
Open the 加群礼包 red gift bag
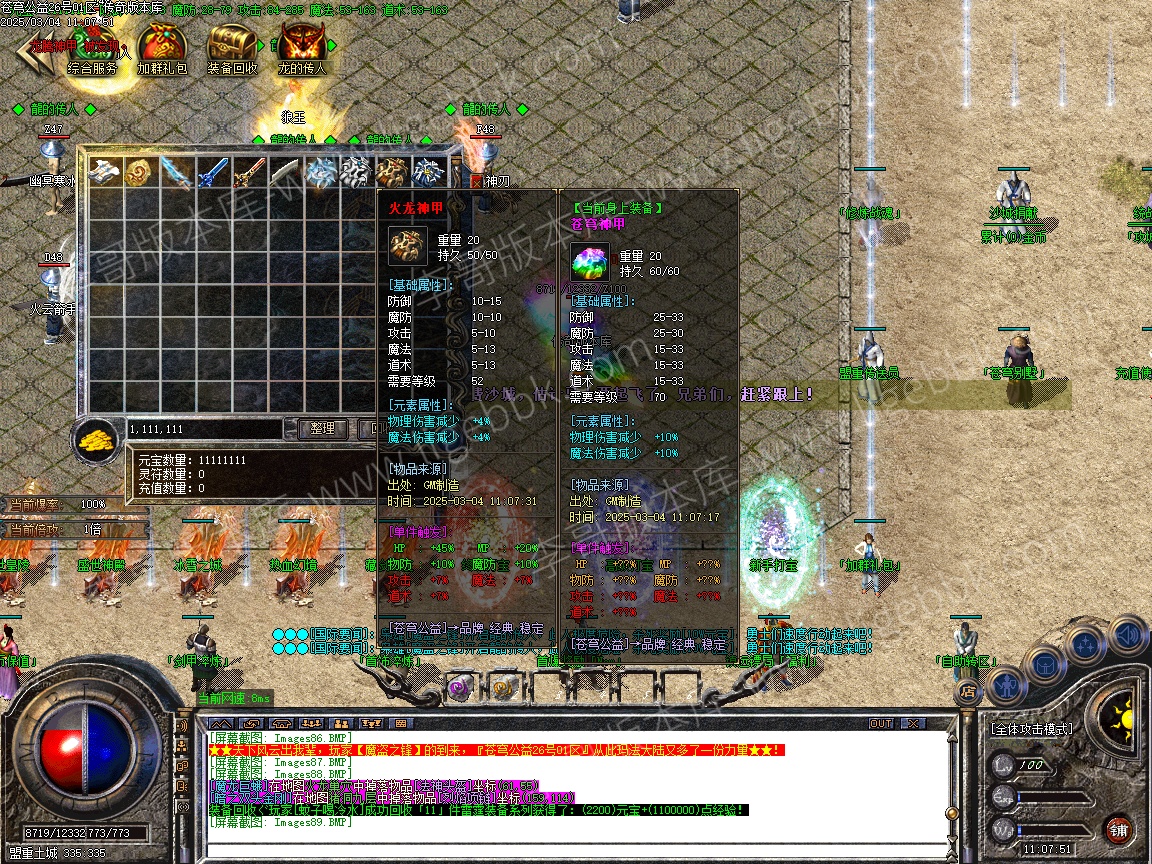[162, 48]
